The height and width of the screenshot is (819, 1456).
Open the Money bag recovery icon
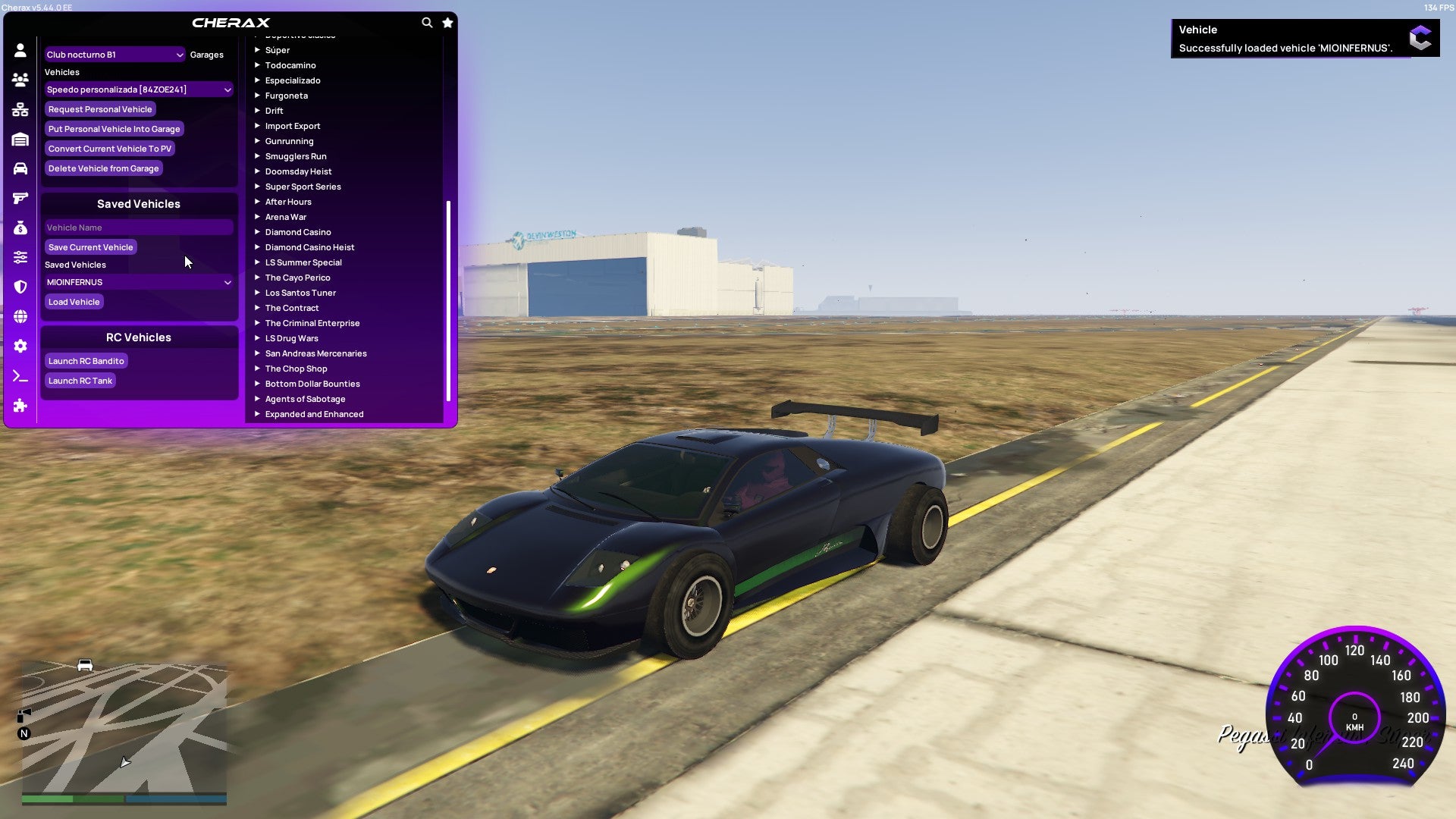20,227
